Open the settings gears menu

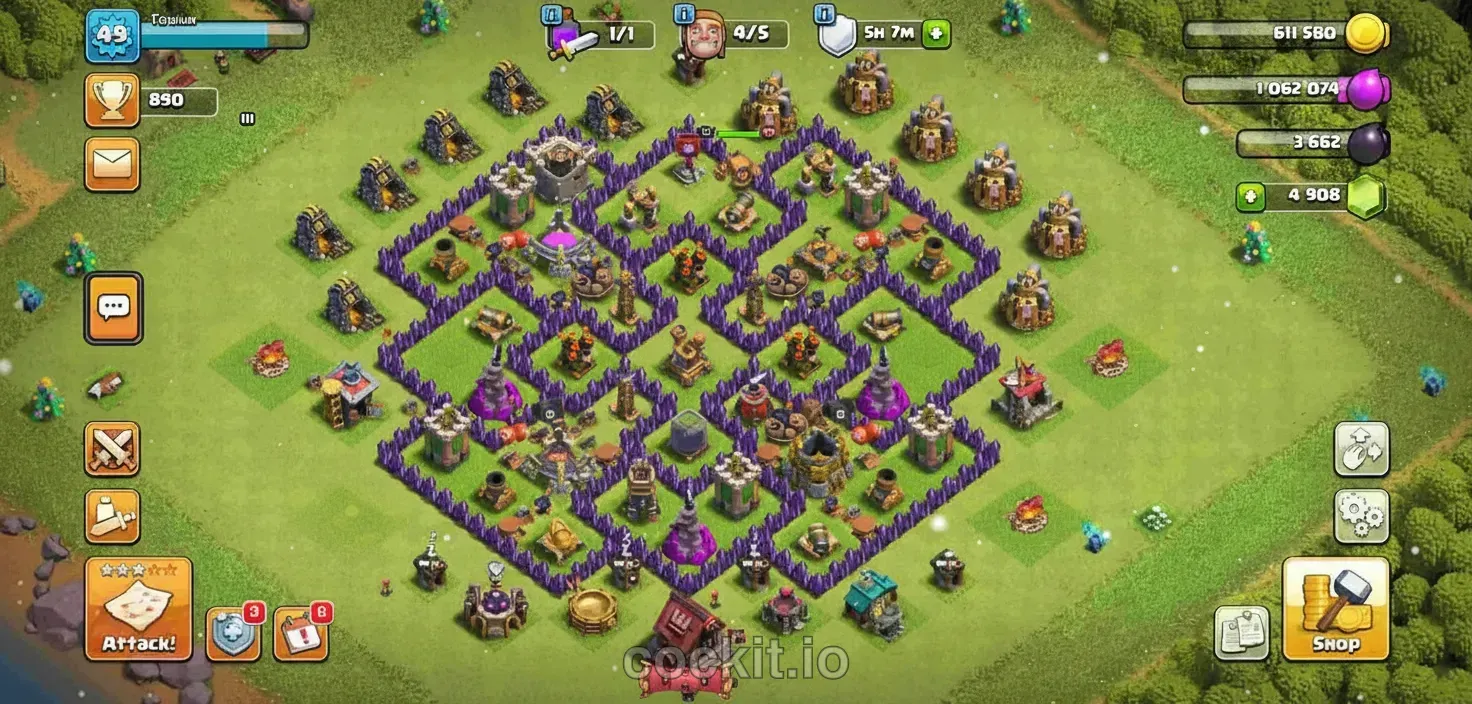1361,516
